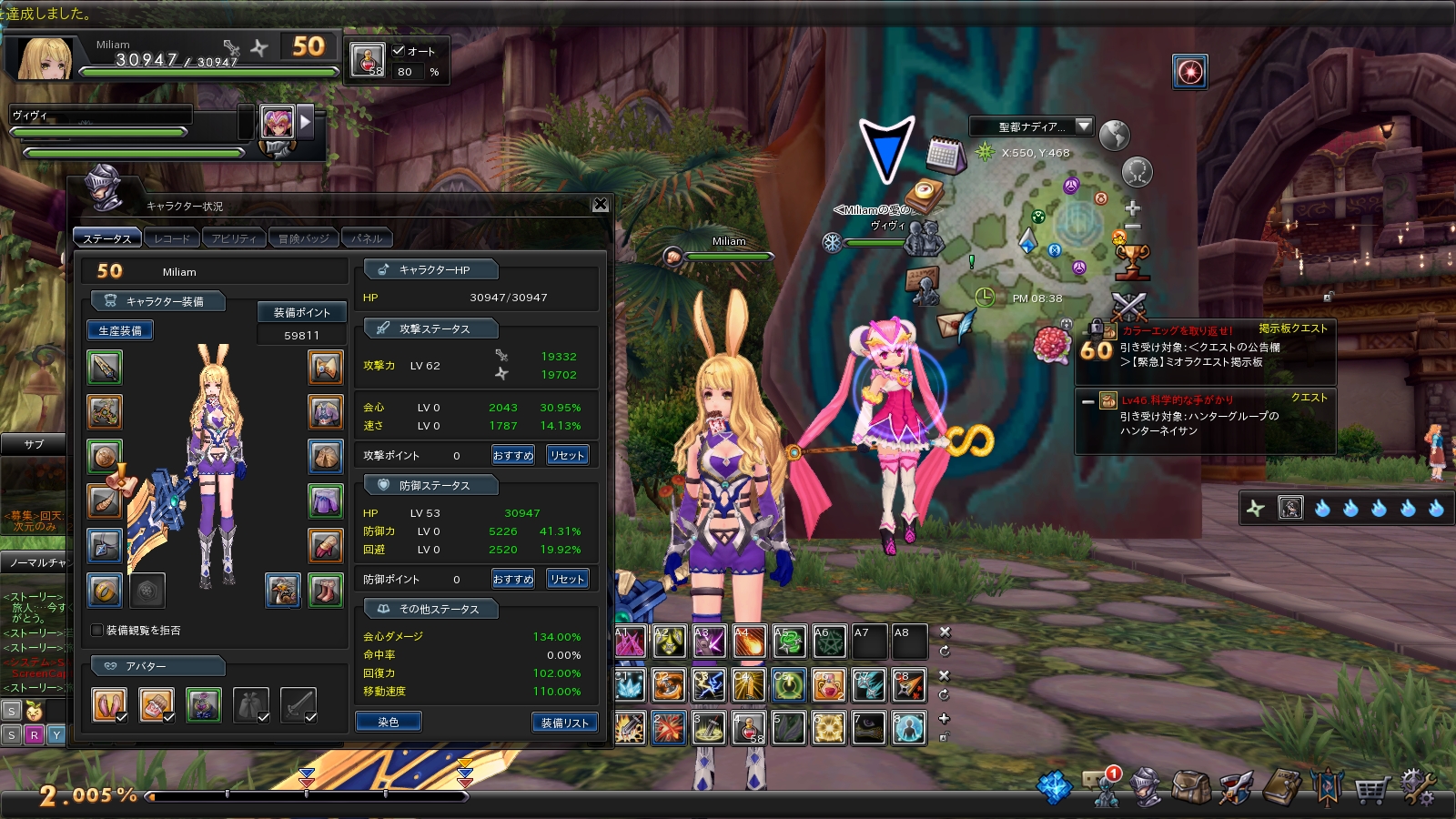The width and height of the screenshot is (1456, 819).
Task: Open the calendar icon beside the minimap
Action: pyautogui.click(x=946, y=156)
